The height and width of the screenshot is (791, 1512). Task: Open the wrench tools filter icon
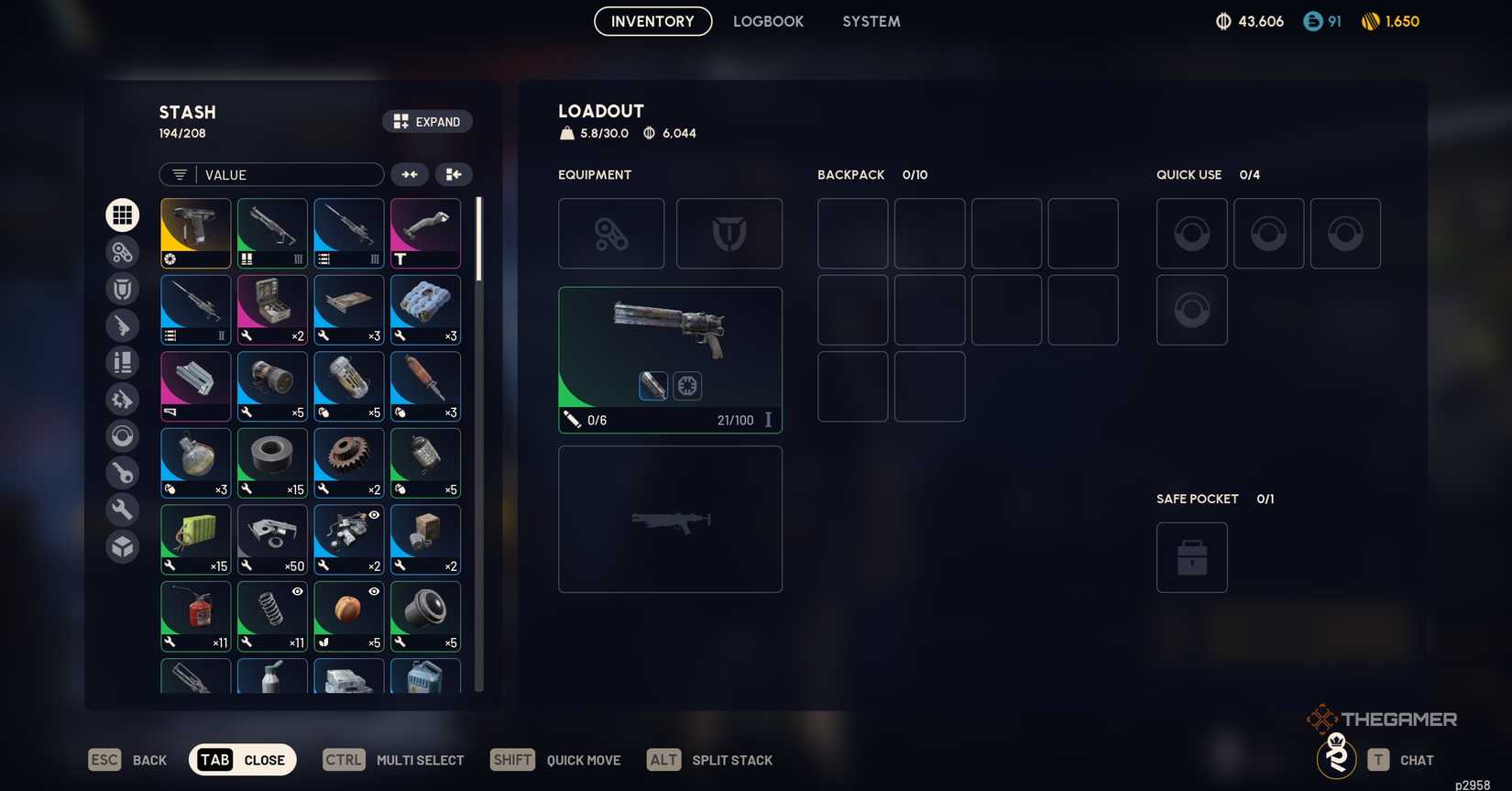pyautogui.click(x=122, y=509)
